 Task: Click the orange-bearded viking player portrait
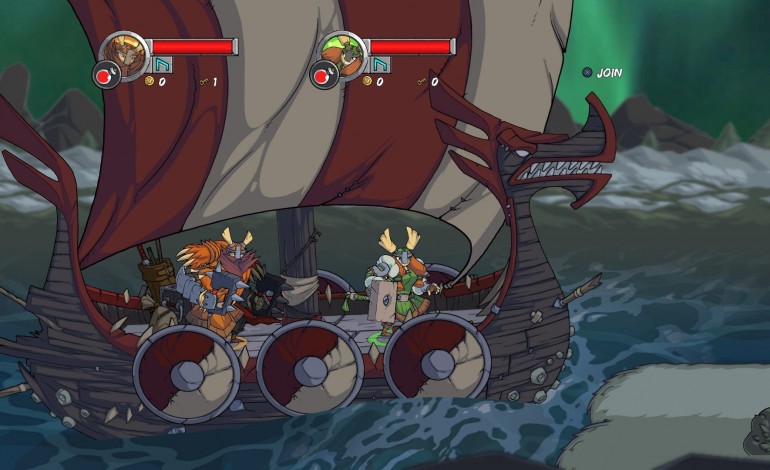click(123, 51)
